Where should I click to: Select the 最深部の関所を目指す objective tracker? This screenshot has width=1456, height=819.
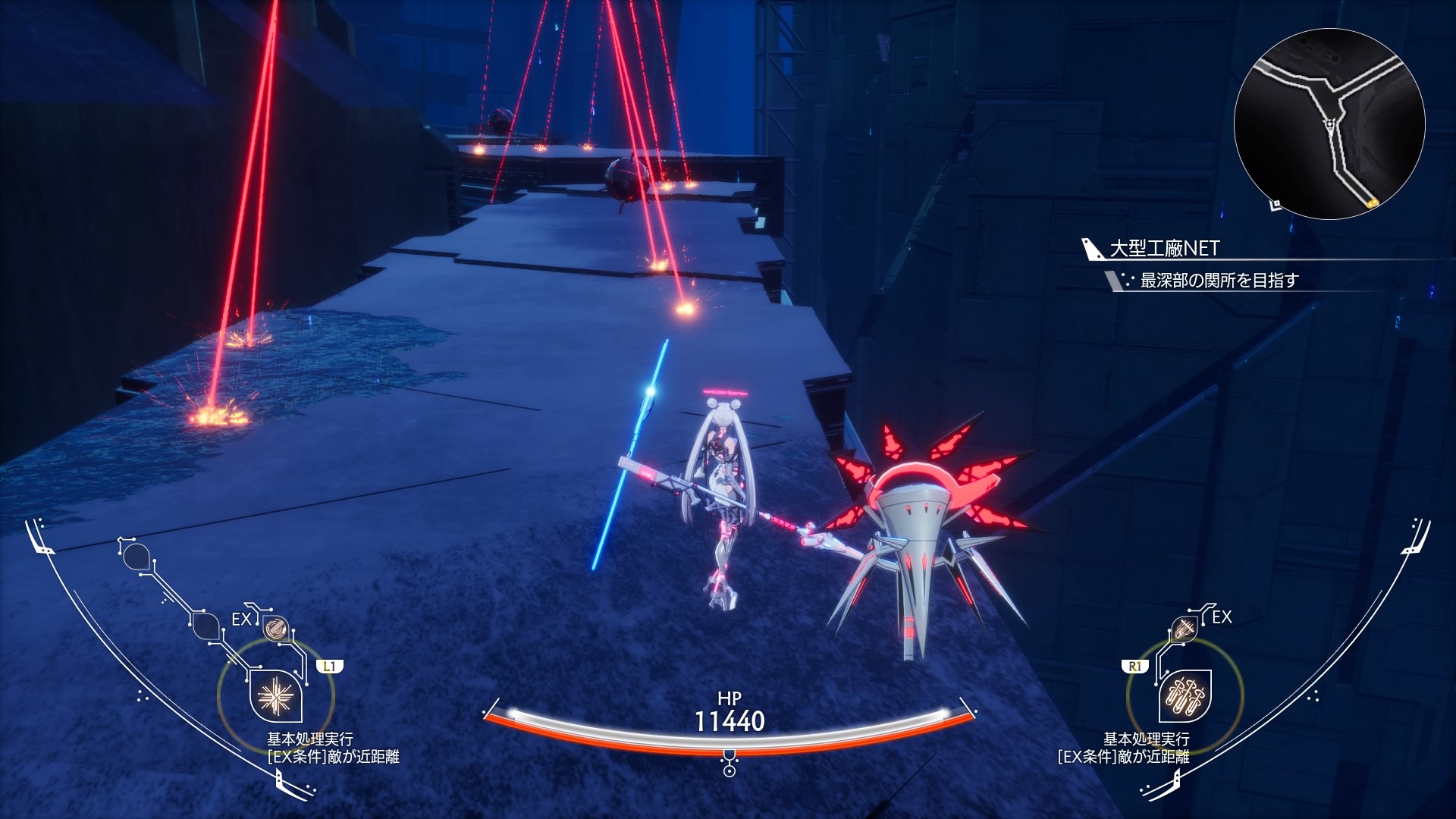pos(1219,281)
